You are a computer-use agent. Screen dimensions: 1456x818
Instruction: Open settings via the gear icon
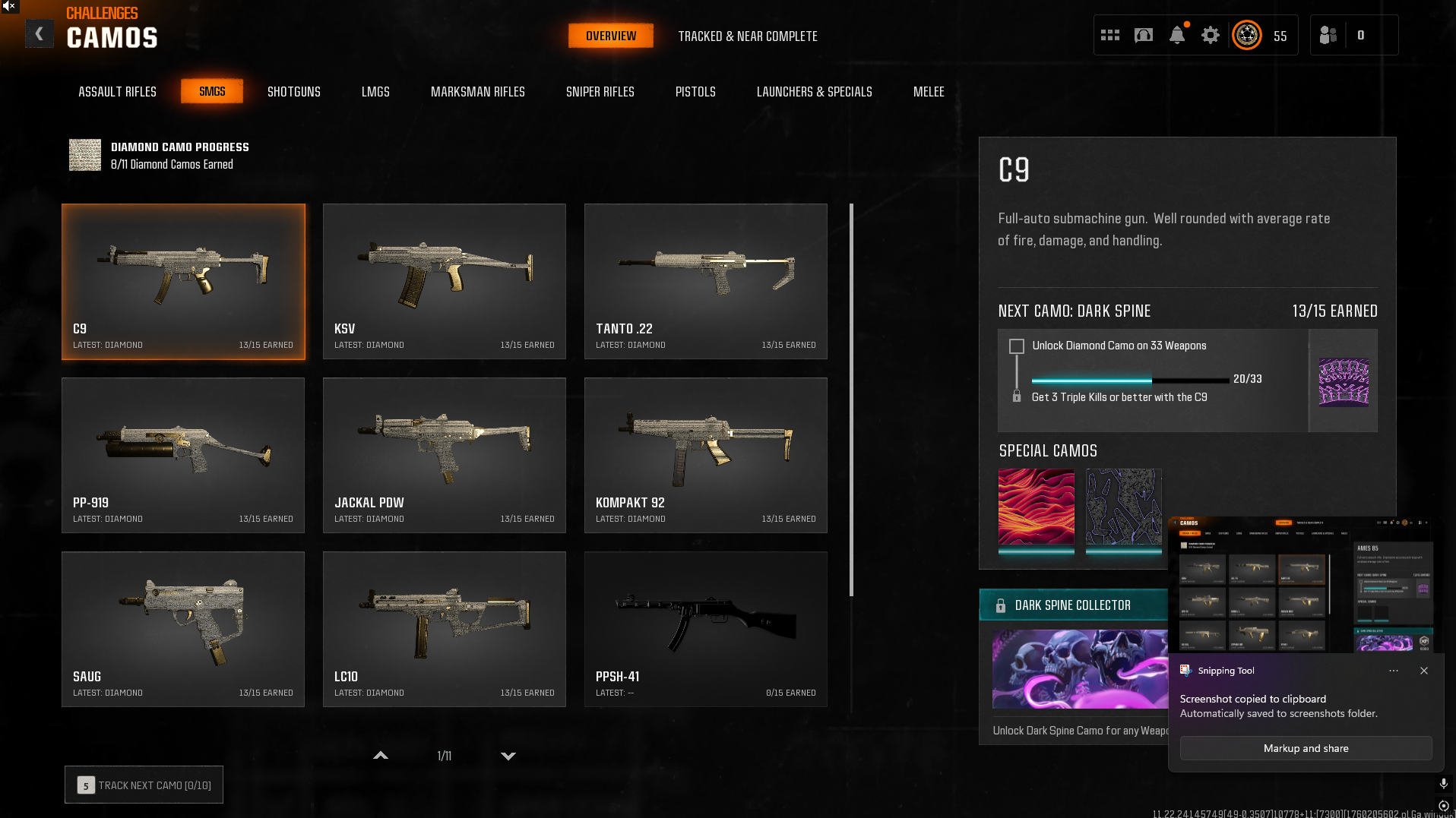tap(1210, 35)
